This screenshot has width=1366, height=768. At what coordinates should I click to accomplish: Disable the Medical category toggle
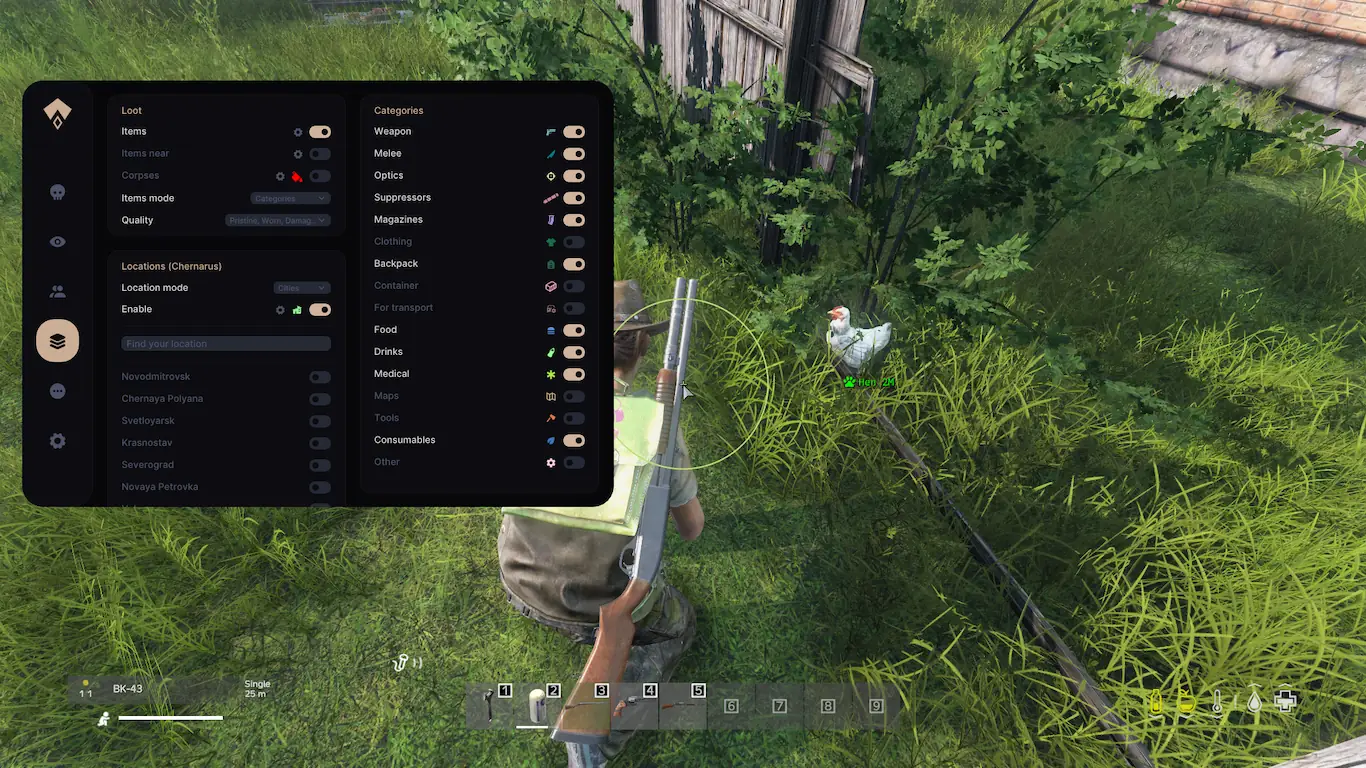[574, 374]
